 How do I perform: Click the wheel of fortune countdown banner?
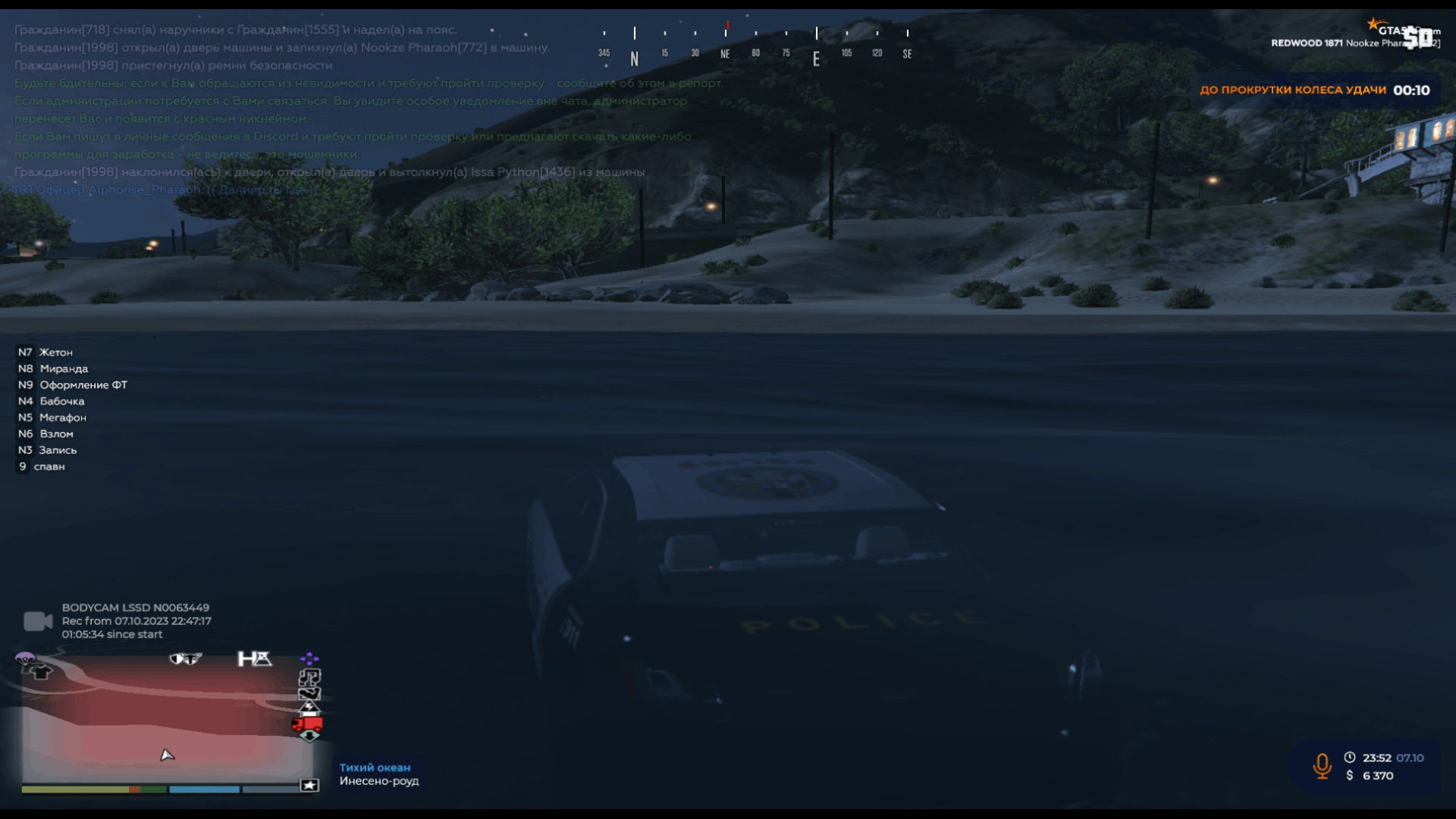point(1314,90)
